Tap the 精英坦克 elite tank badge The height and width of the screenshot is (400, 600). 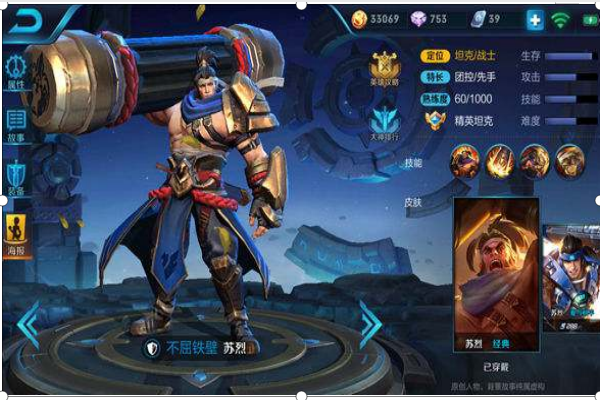coord(435,120)
